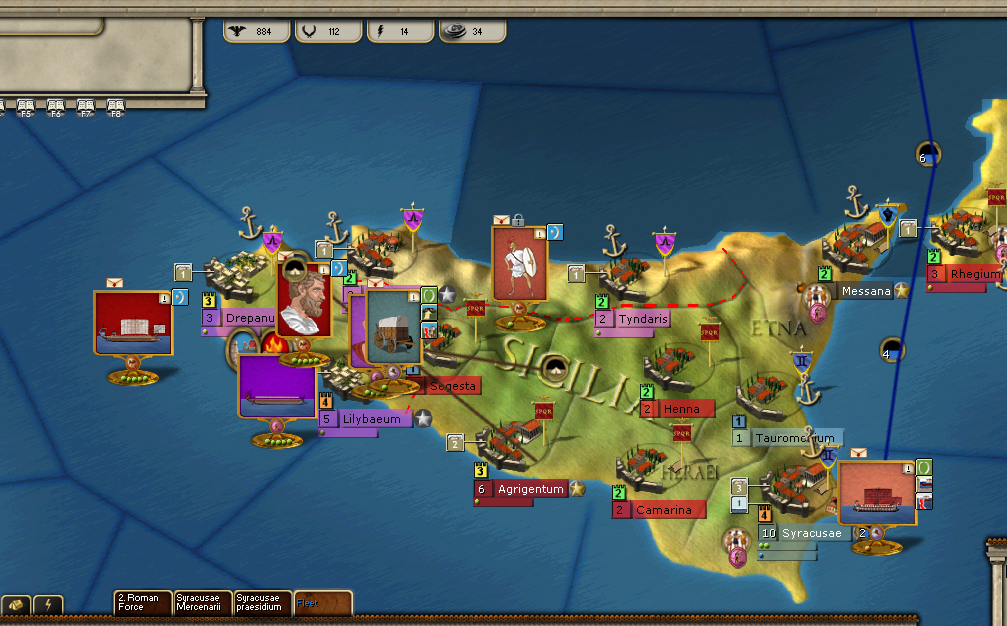
Task: Select the F8 ledger shortcut icon
Action: (116, 107)
